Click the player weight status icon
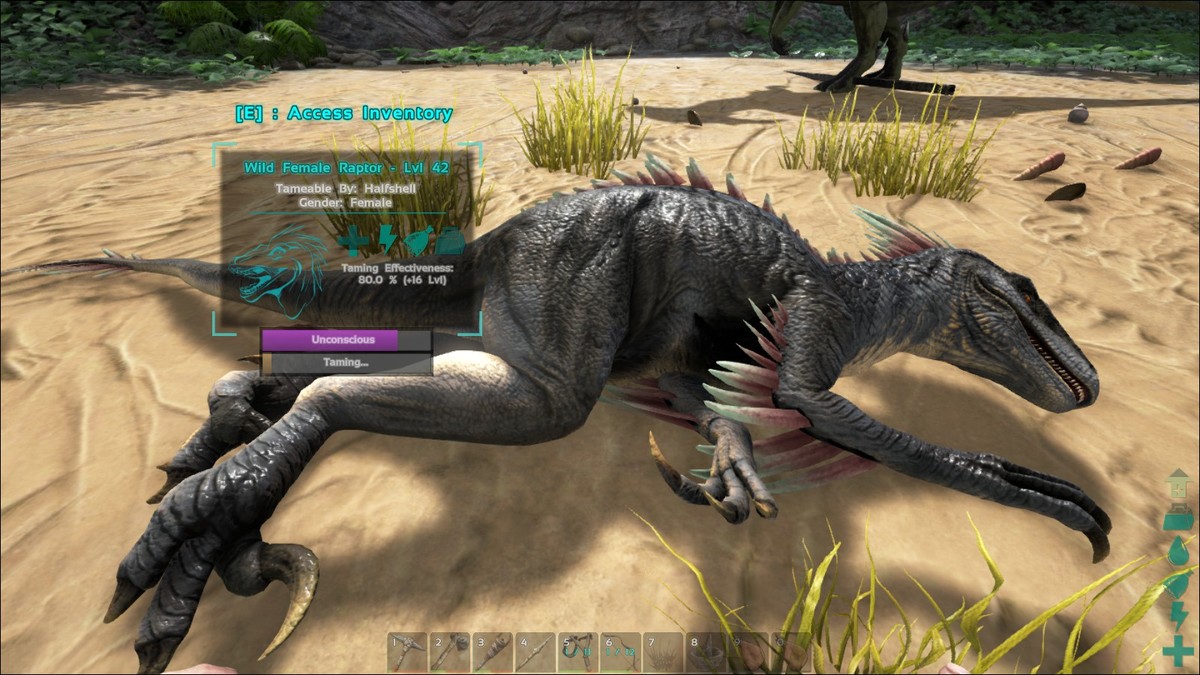The height and width of the screenshot is (675, 1200). pyautogui.click(x=1178, y=518)
